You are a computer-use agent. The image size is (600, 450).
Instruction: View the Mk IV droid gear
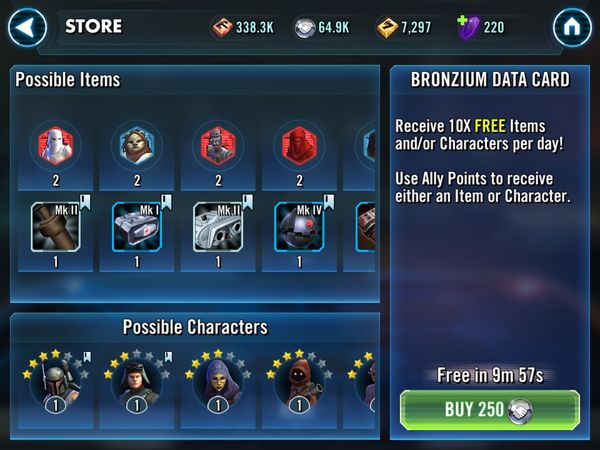point(299,227)
